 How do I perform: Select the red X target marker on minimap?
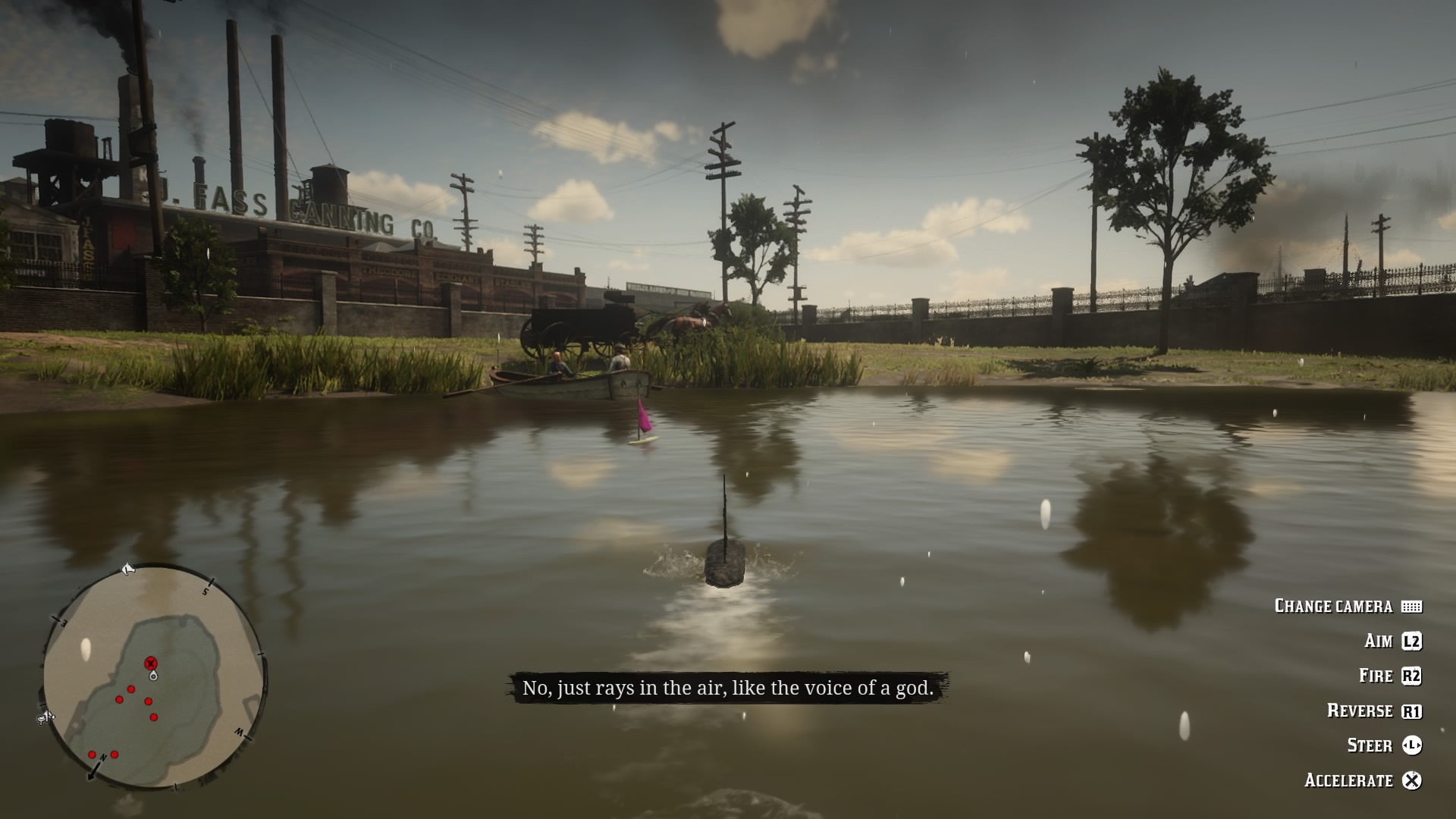[x=150, y=664]
